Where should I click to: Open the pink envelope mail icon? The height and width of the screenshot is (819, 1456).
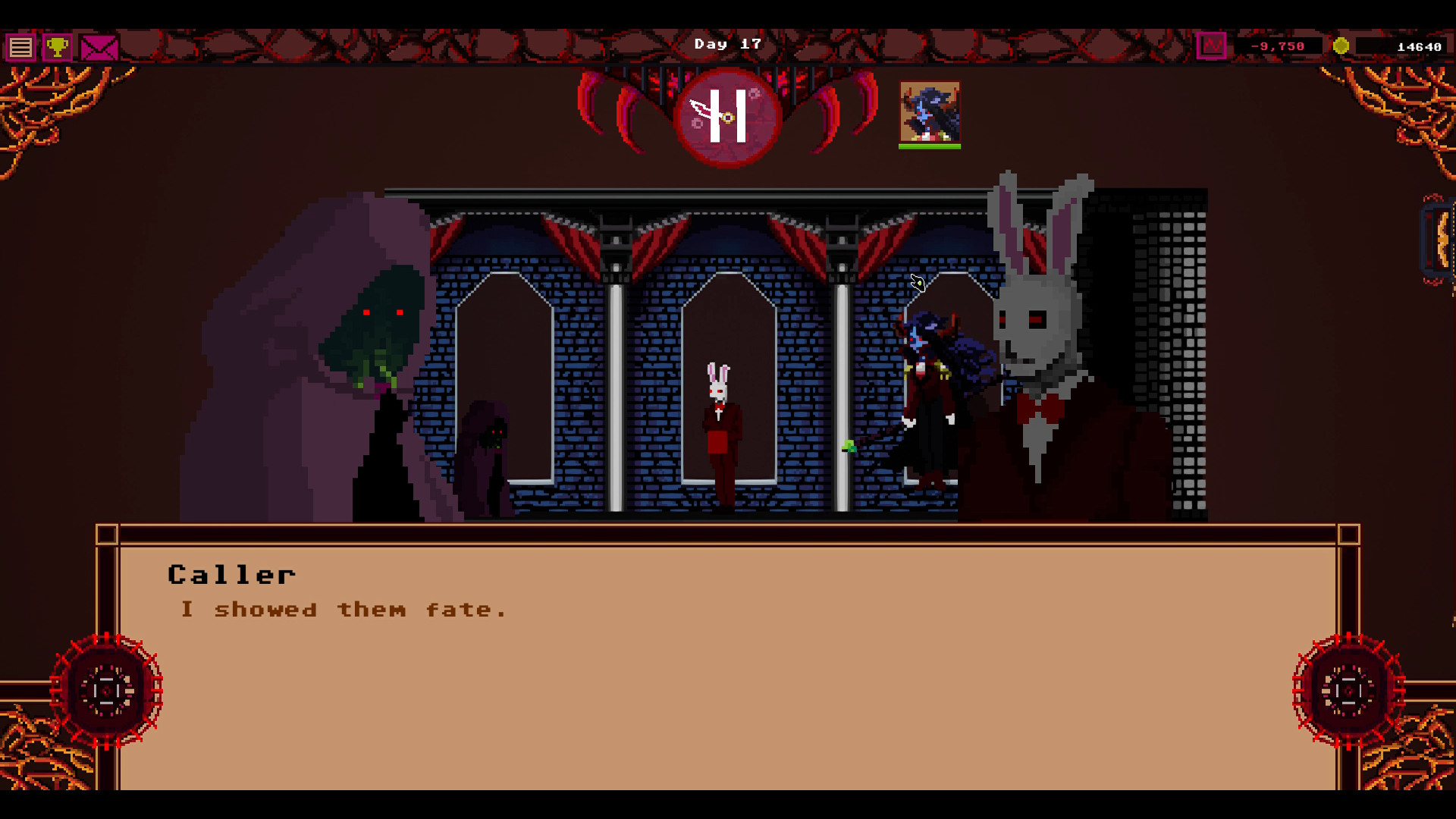[x=97, y=46]
